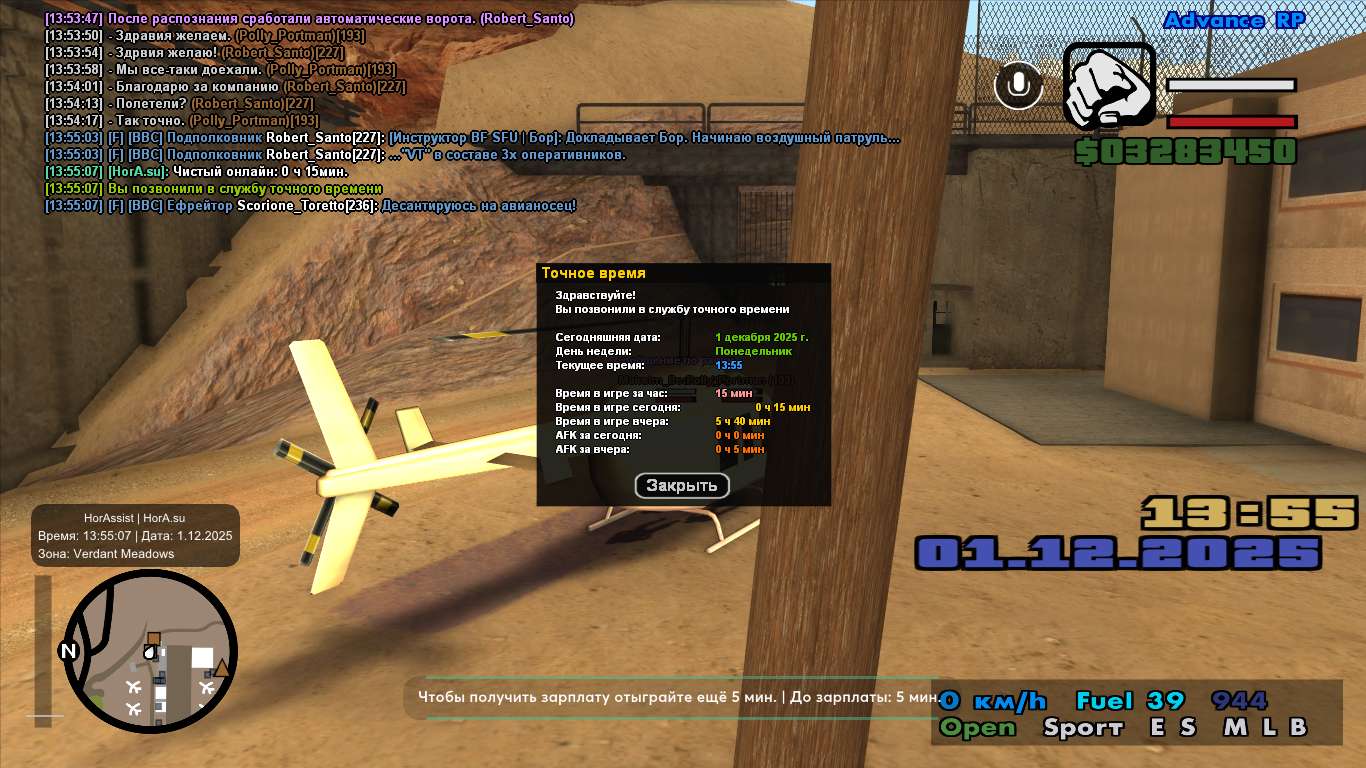Close the Точное время dialog

[x=682, y=486]
